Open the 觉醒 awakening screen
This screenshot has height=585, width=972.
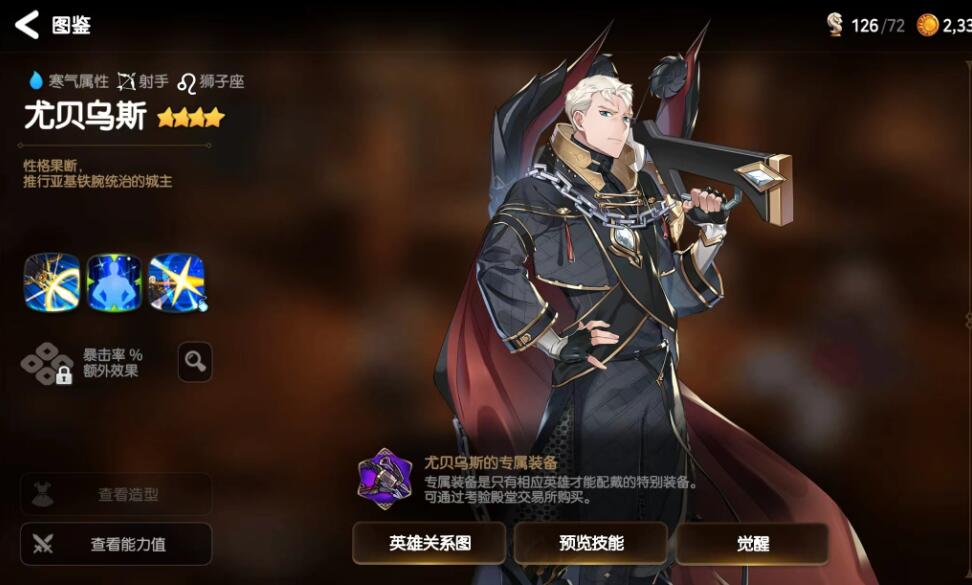coord(752,543)
